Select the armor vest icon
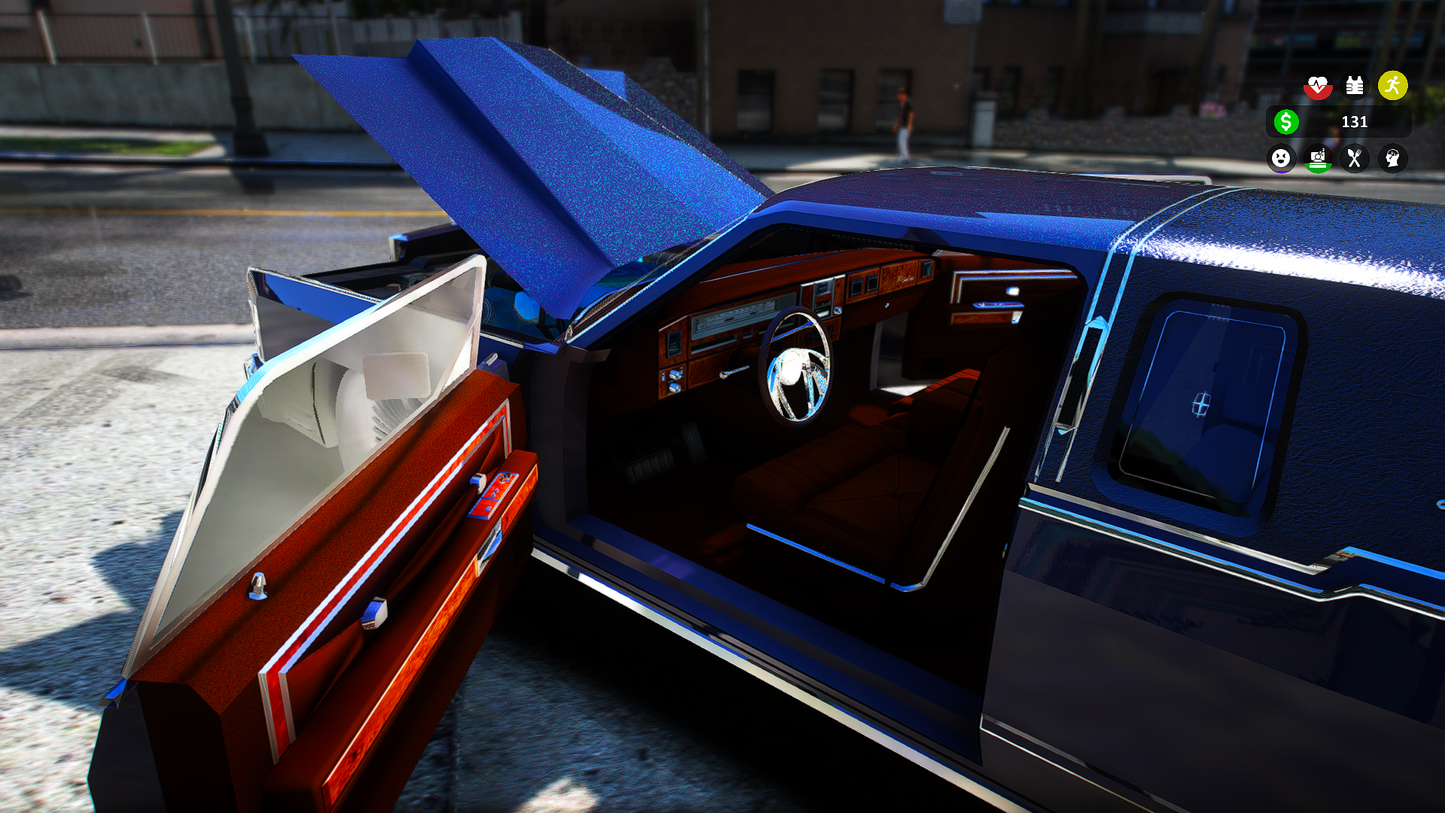This screenshot has height=813, width=1445. coord(1354,85)
